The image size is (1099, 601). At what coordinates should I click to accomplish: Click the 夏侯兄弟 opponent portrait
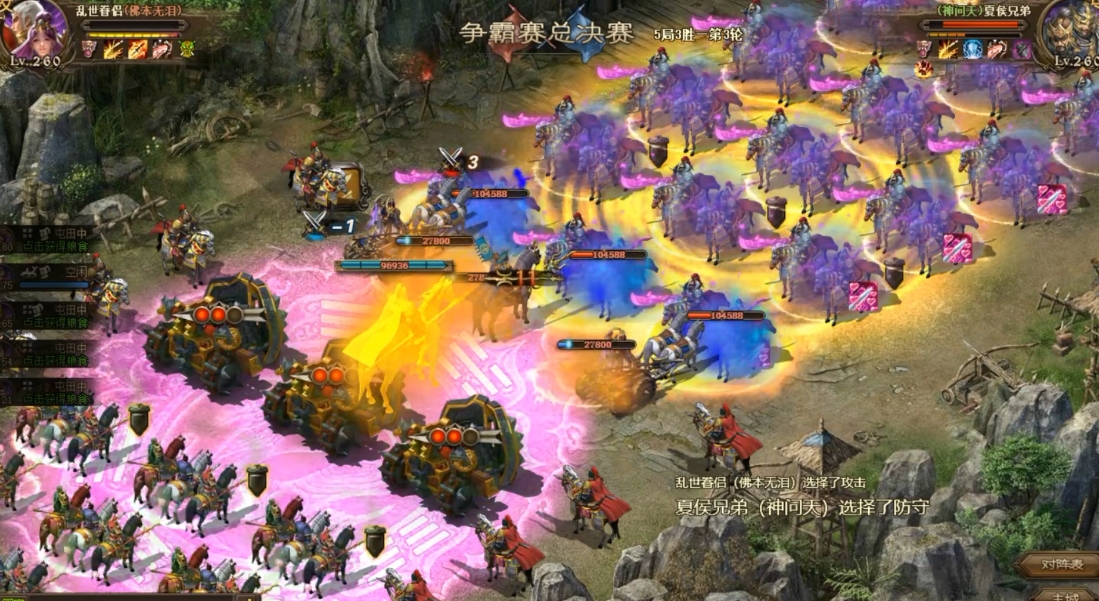click(x=1068, y=28)
